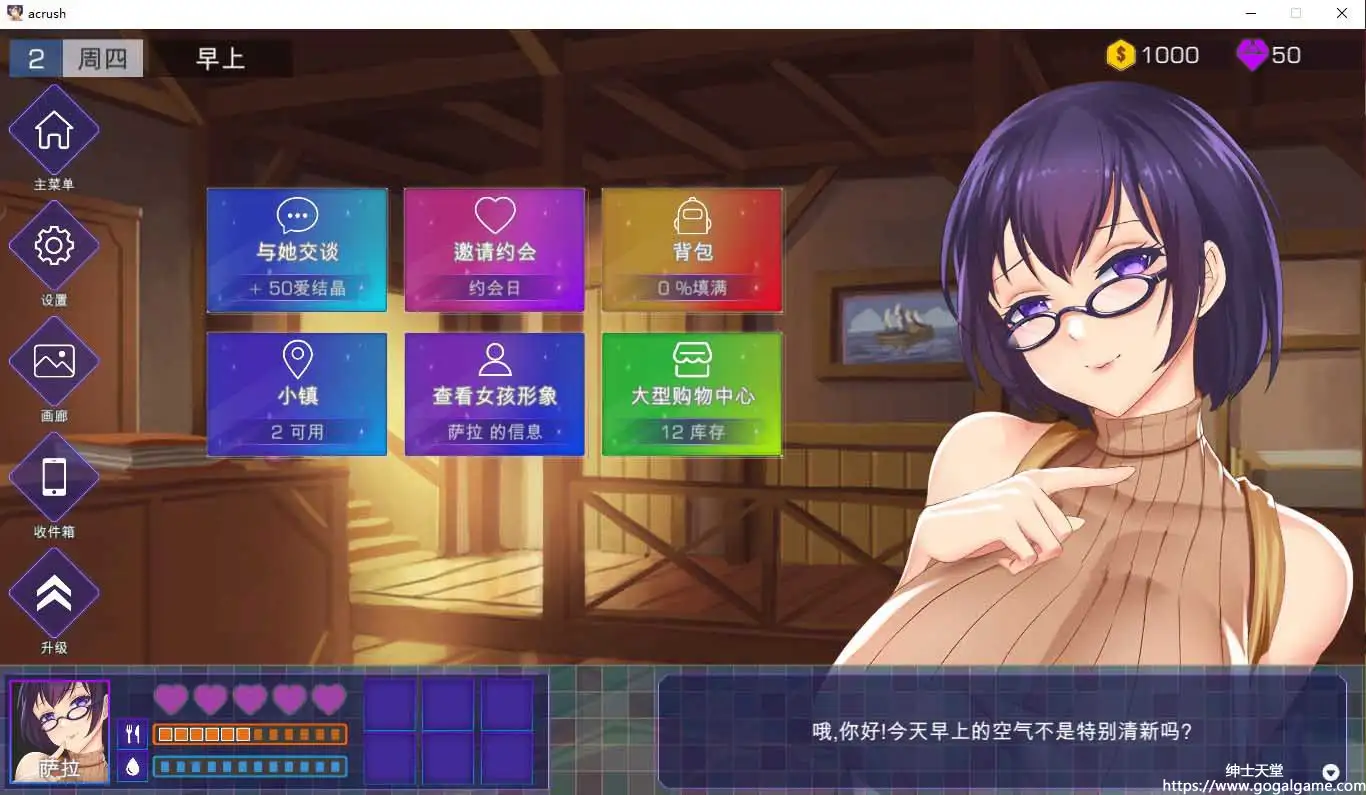Expand the dialogue with the down arrow chevron
This screenshot has height=795, width=1366.
point(1330,772)
